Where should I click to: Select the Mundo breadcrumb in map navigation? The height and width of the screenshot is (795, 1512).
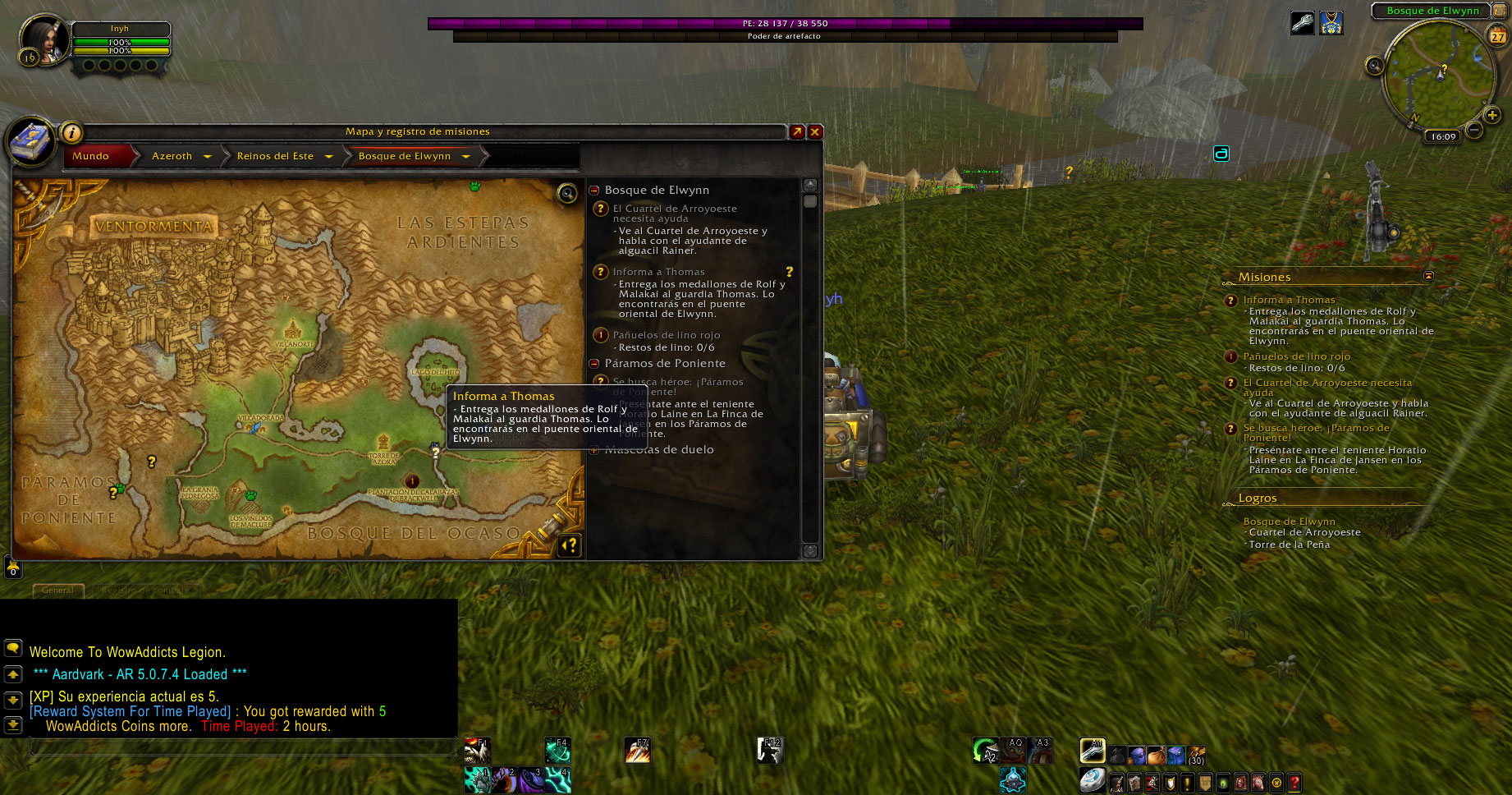(x=91, y=156)
